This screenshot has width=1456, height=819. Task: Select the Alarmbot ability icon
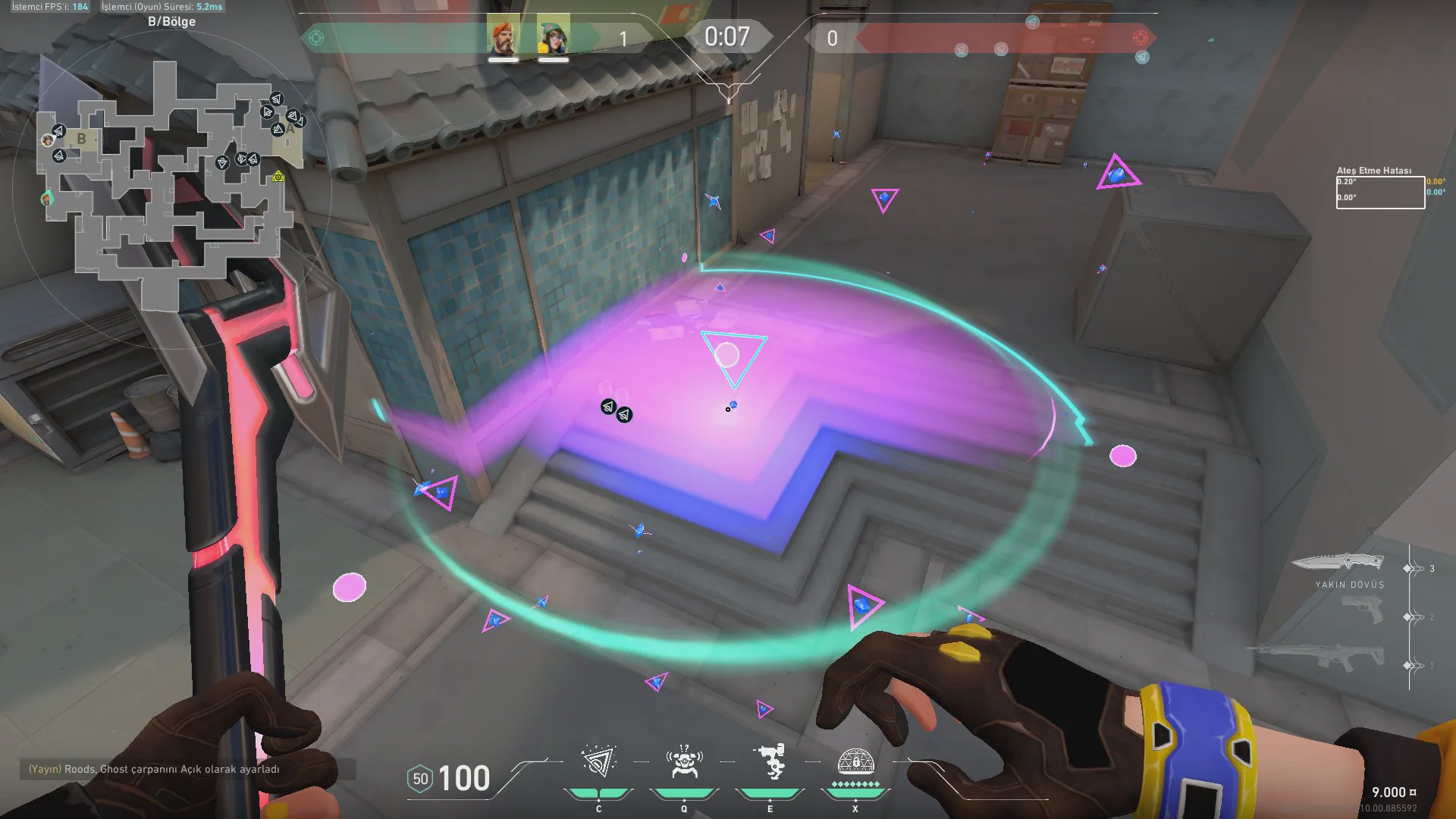684,762
